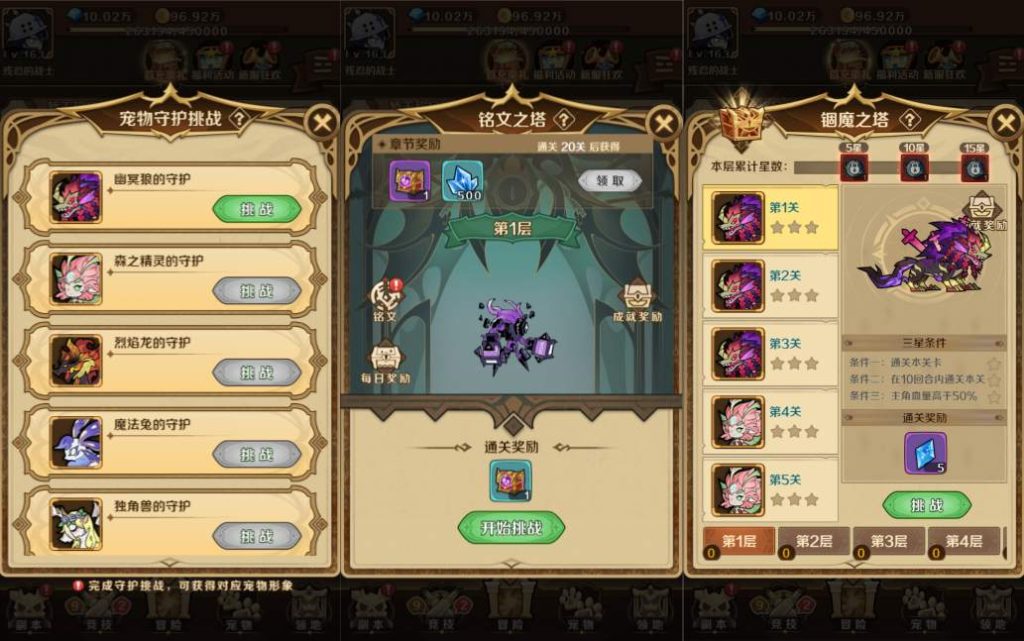Image resolution: width=1024 pixels, height=641 pixels.
Task: Switch to the 第4层 floor tab
Action: 963,541
